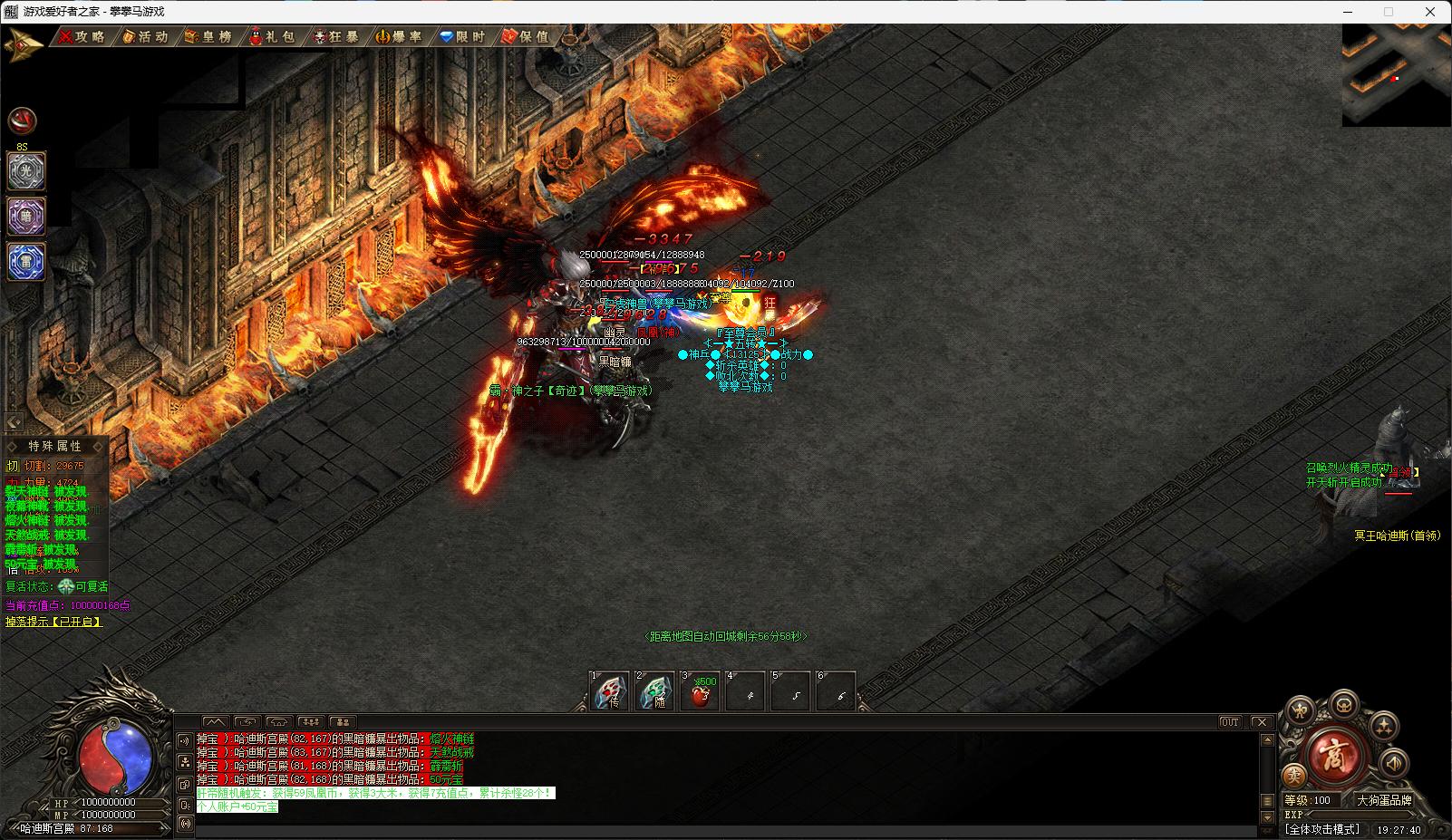
Task: Select the 狂暴 berserk menu entry
Action: tap(336, 36)
